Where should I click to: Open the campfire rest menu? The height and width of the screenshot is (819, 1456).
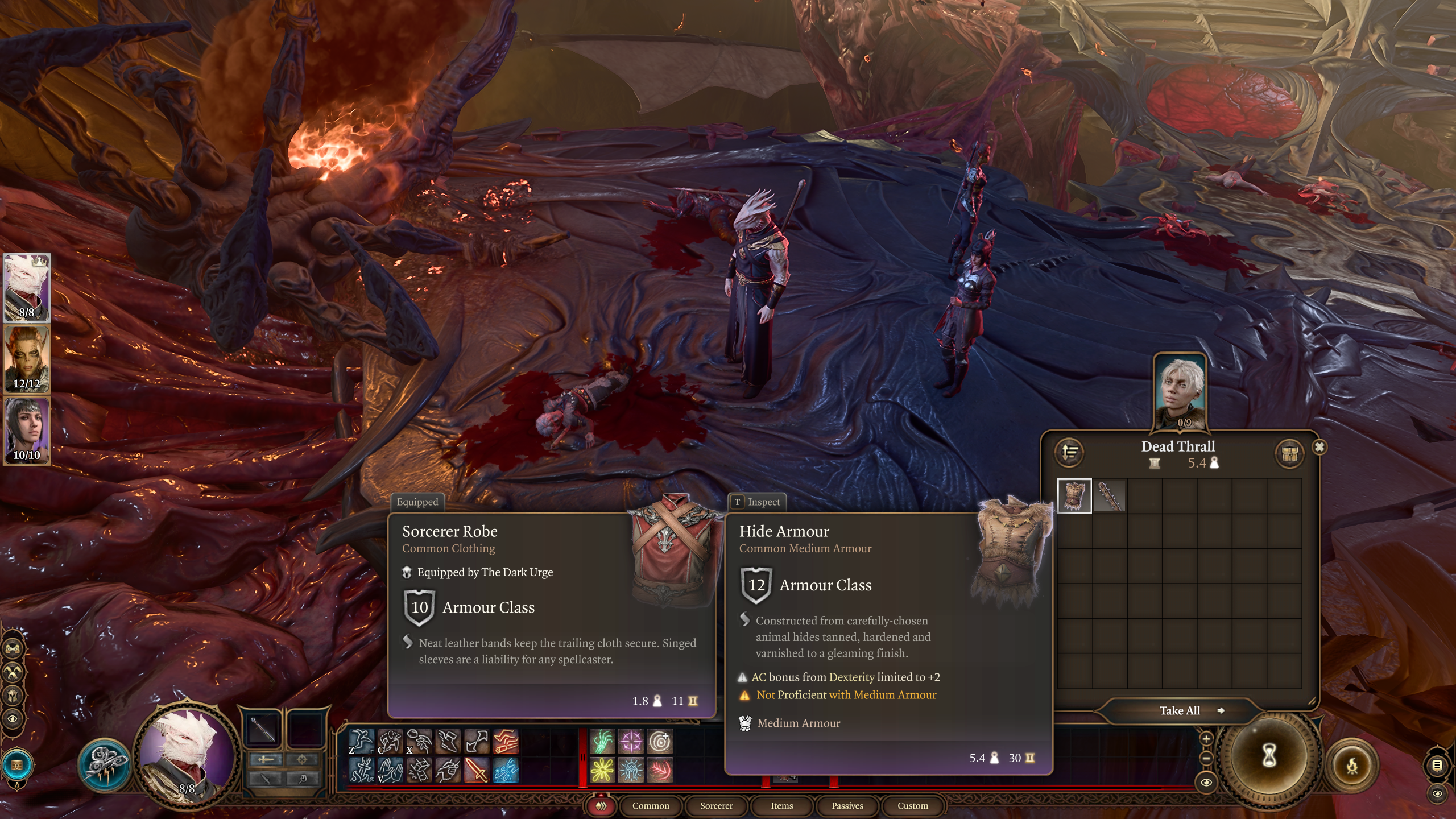click(x=1352, y=766)
